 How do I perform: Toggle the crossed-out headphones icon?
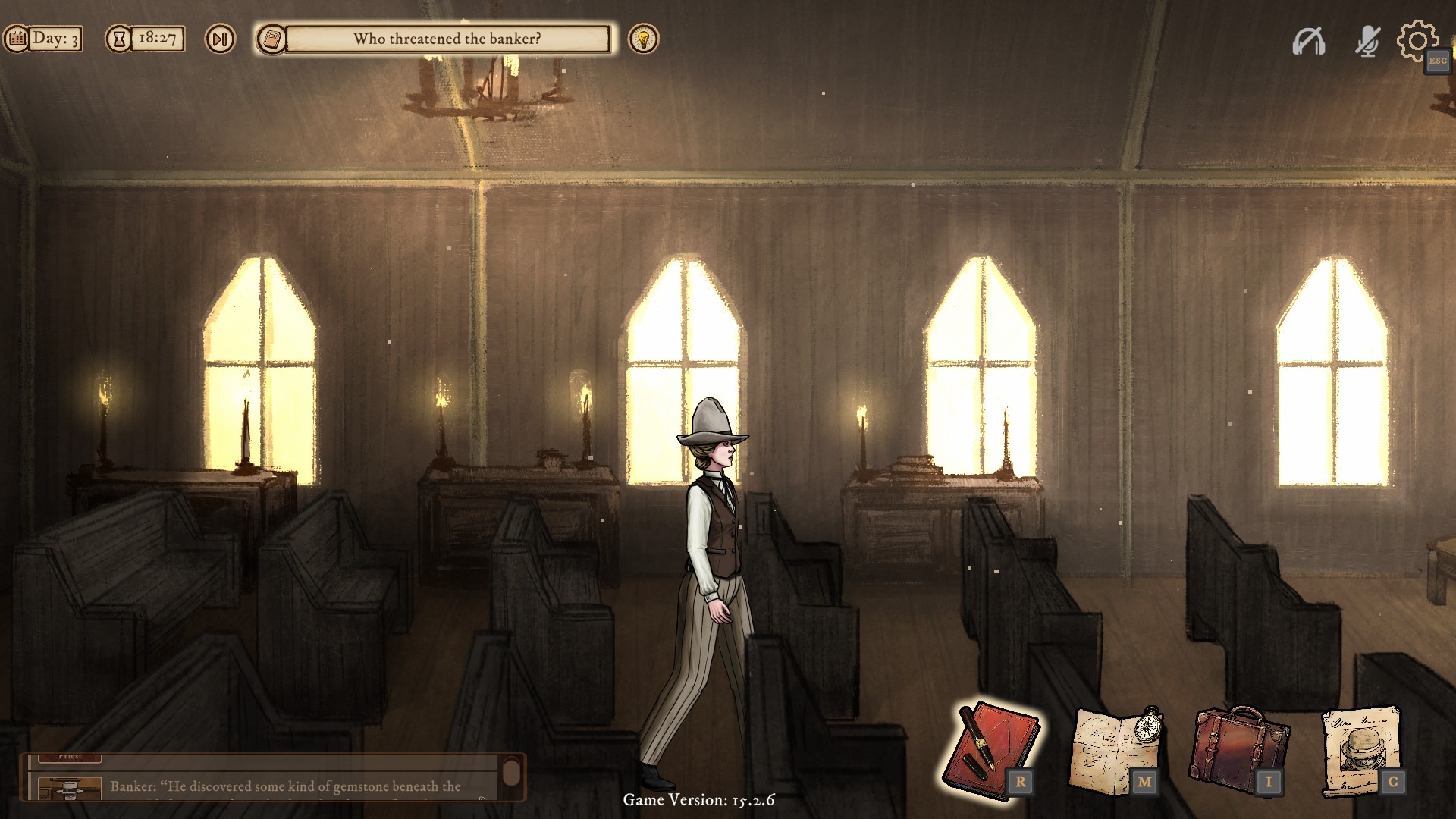(1309, 41)
